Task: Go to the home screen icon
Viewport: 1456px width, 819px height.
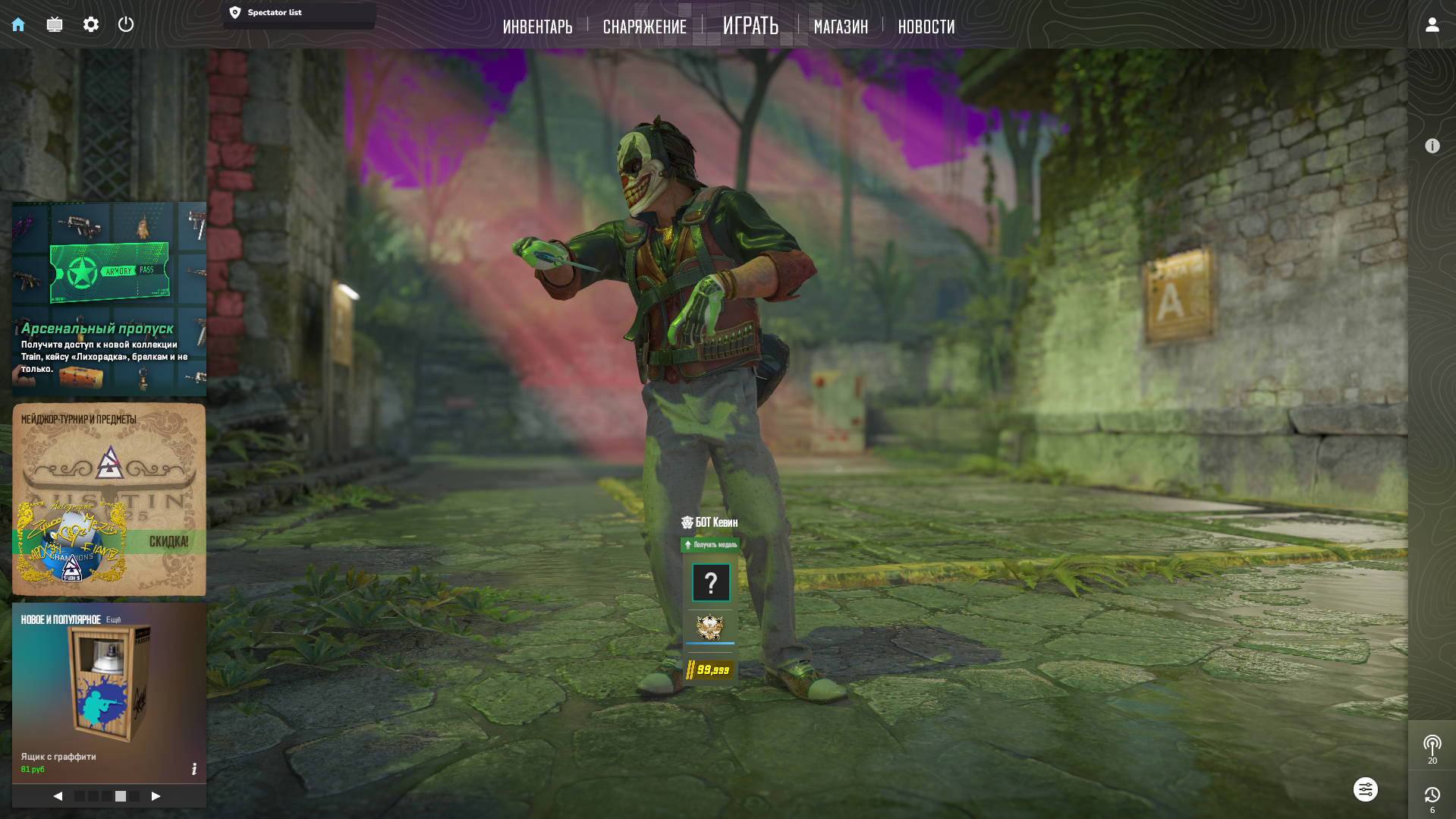Action: [18, 24]
